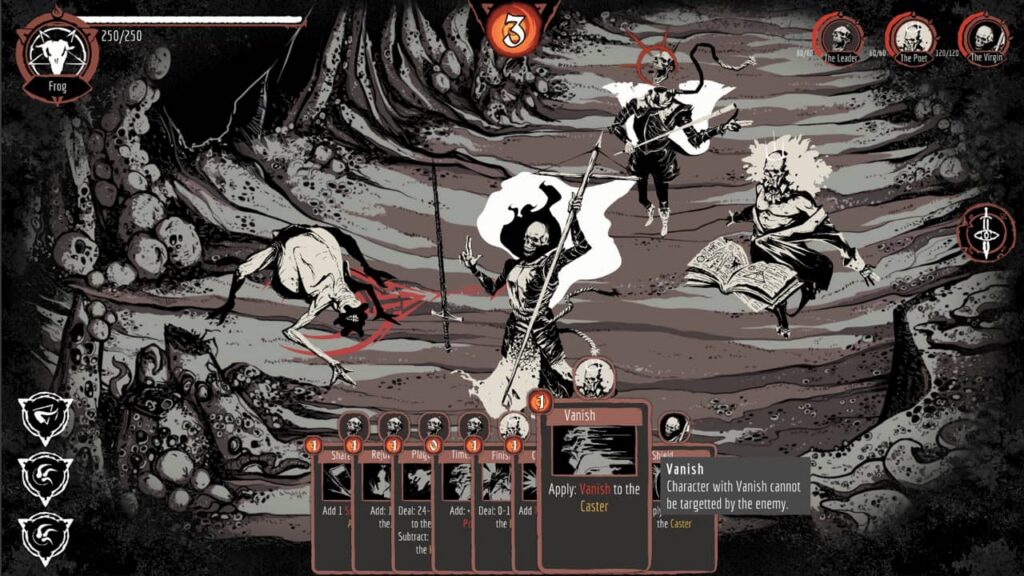
Task: Select The Poet portrait
Action: 911,39
